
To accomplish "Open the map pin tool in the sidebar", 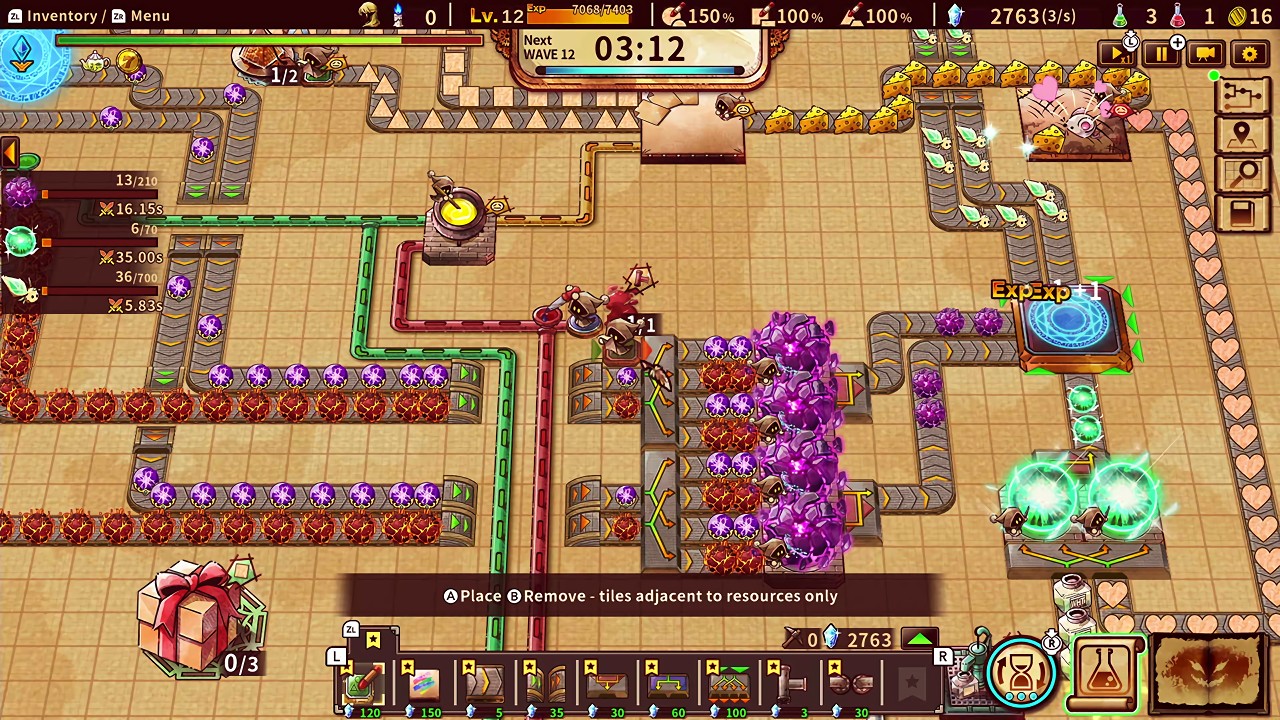I will 1243,133.
